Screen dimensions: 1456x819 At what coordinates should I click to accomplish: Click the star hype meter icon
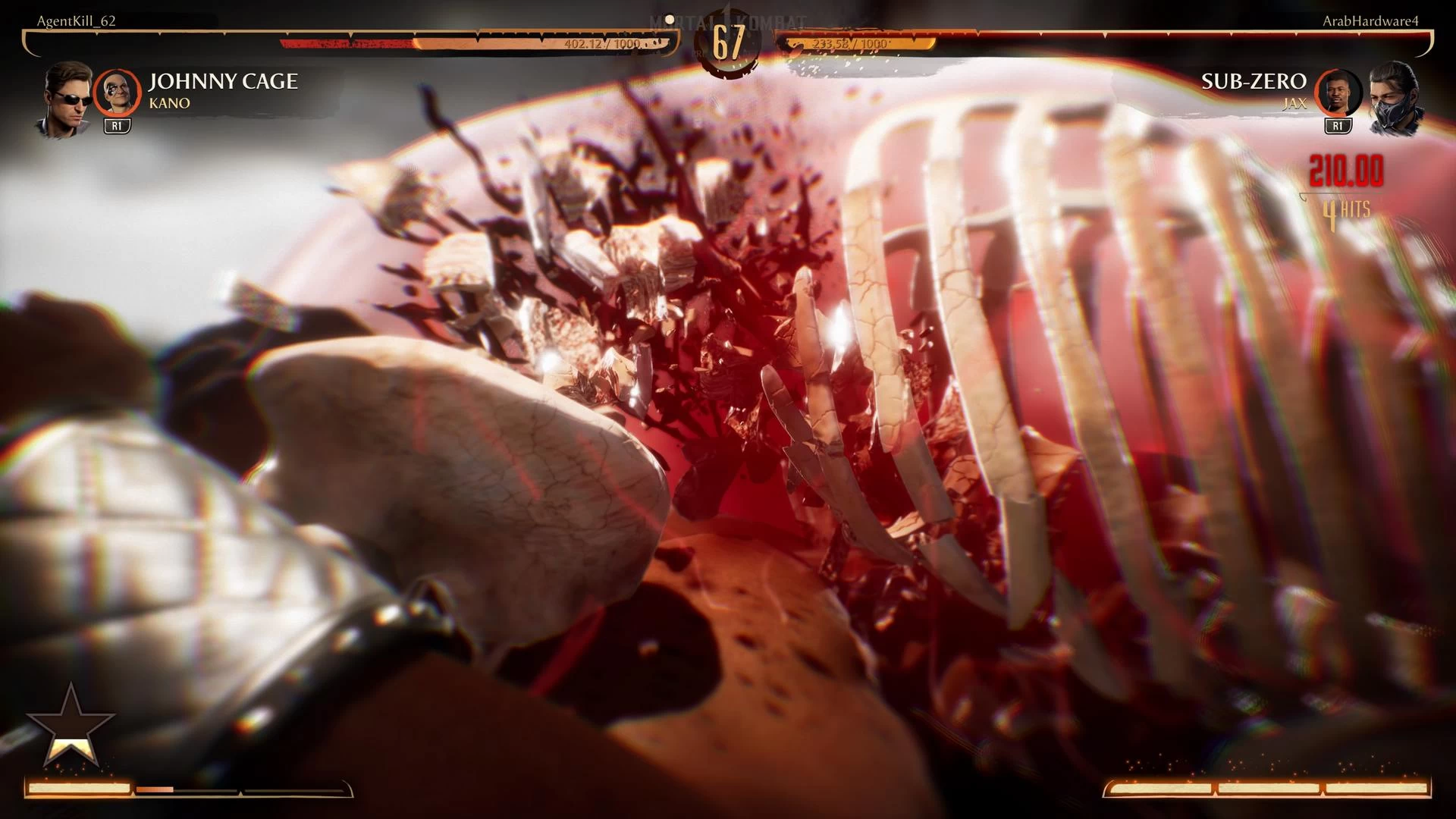[71, 727]
